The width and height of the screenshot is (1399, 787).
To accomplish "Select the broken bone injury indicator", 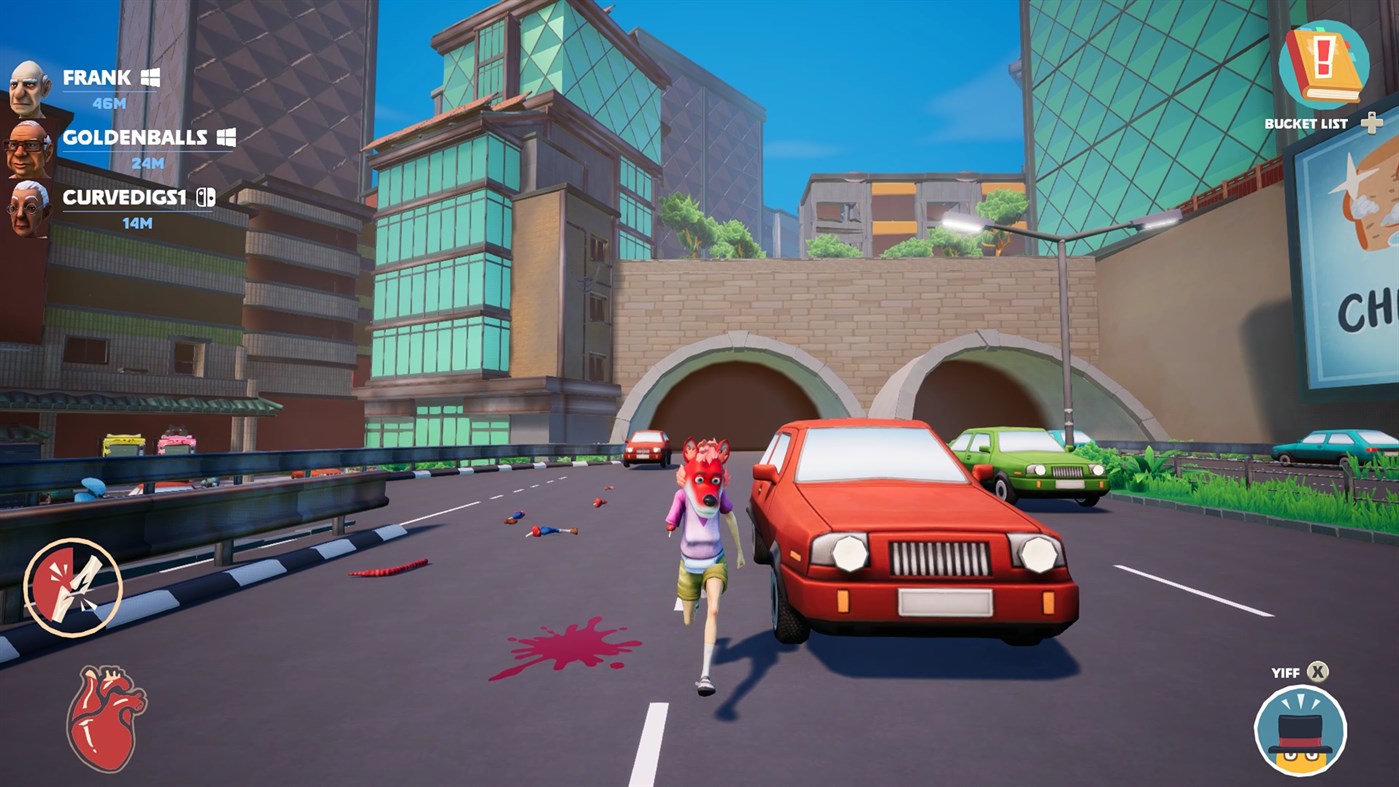I will point(75,585).
